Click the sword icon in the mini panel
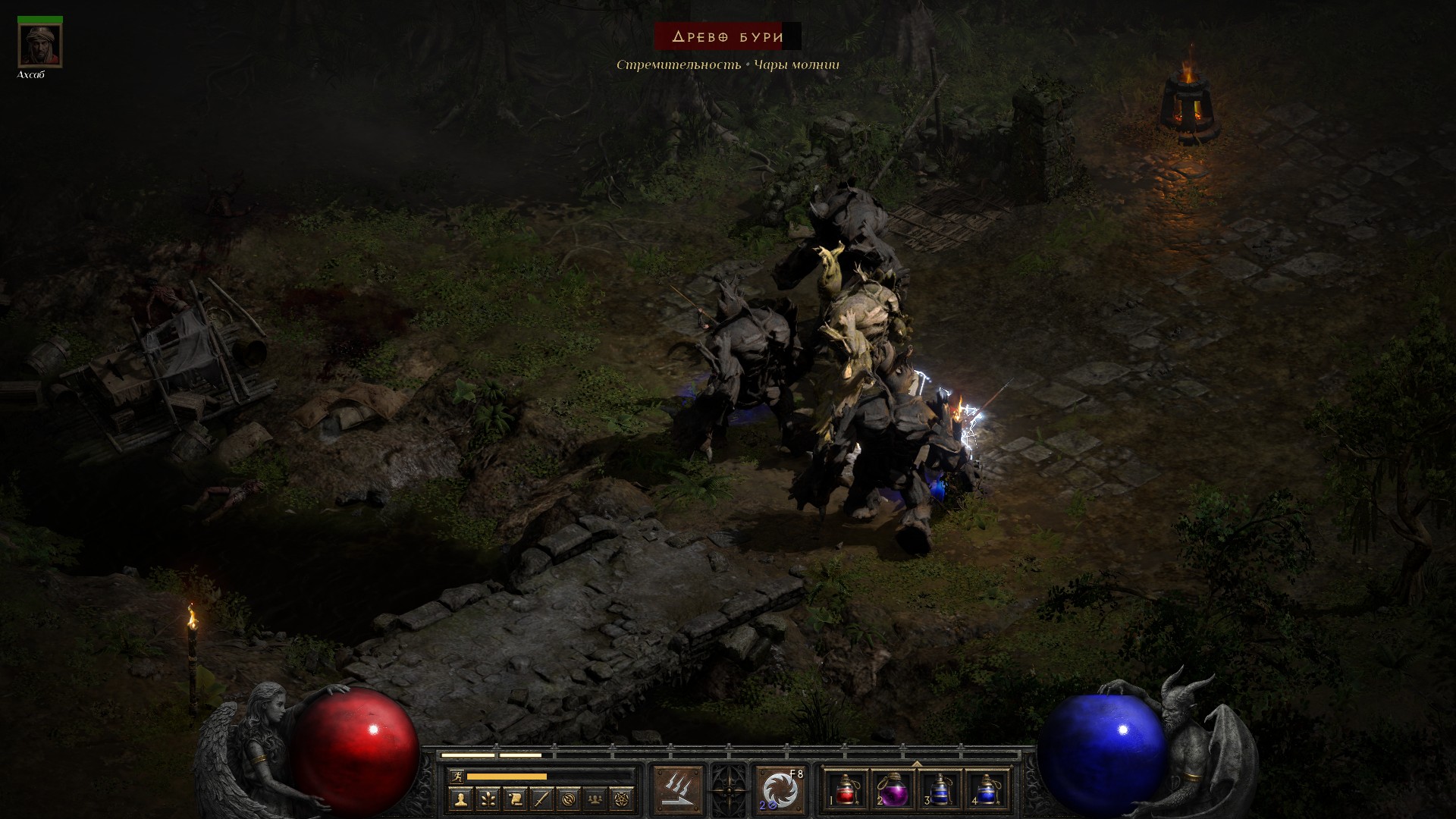The width and height of the screenshot is (1456, 819). click(x=541, y=799)
